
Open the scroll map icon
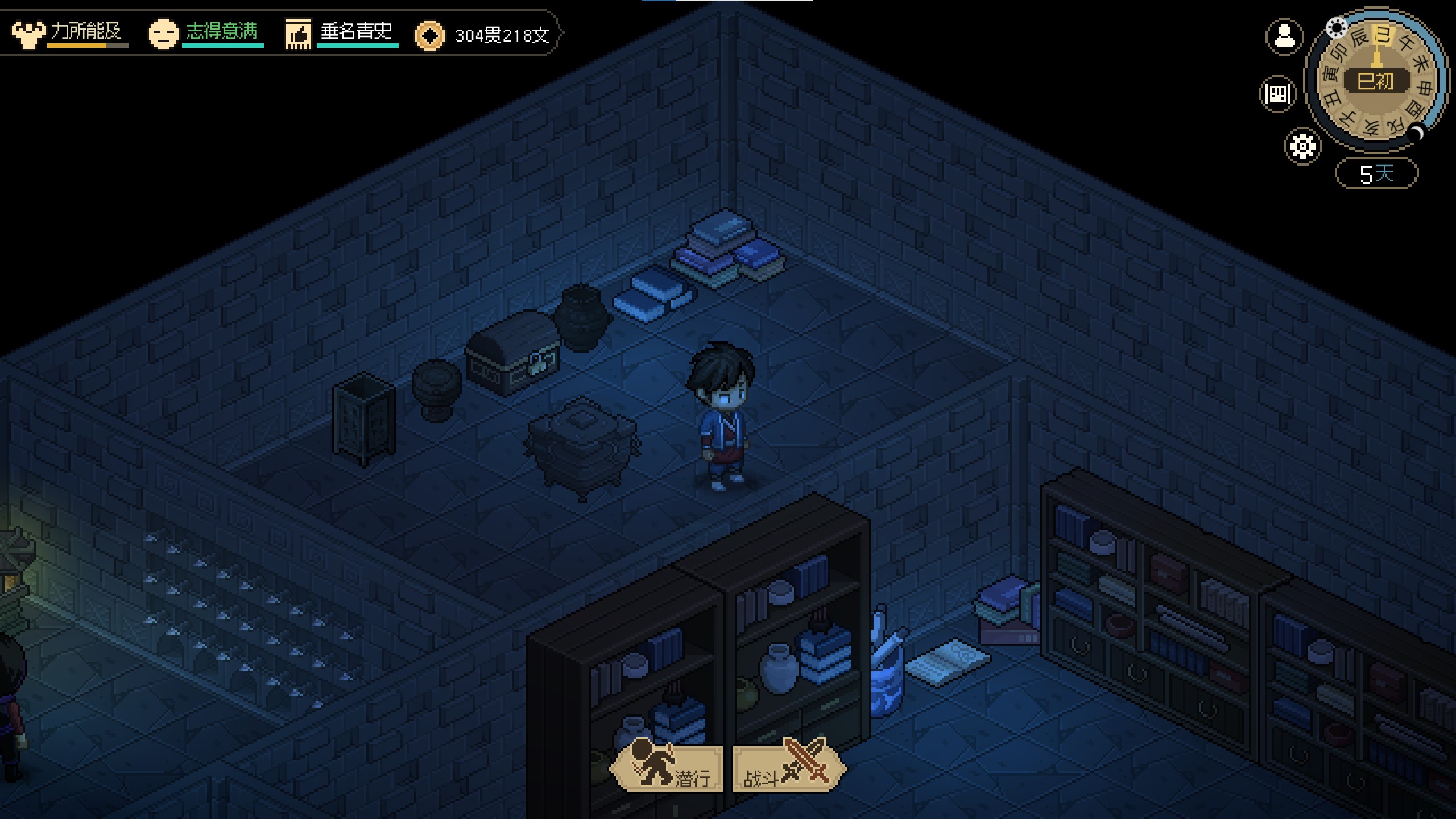(1278, 93)
